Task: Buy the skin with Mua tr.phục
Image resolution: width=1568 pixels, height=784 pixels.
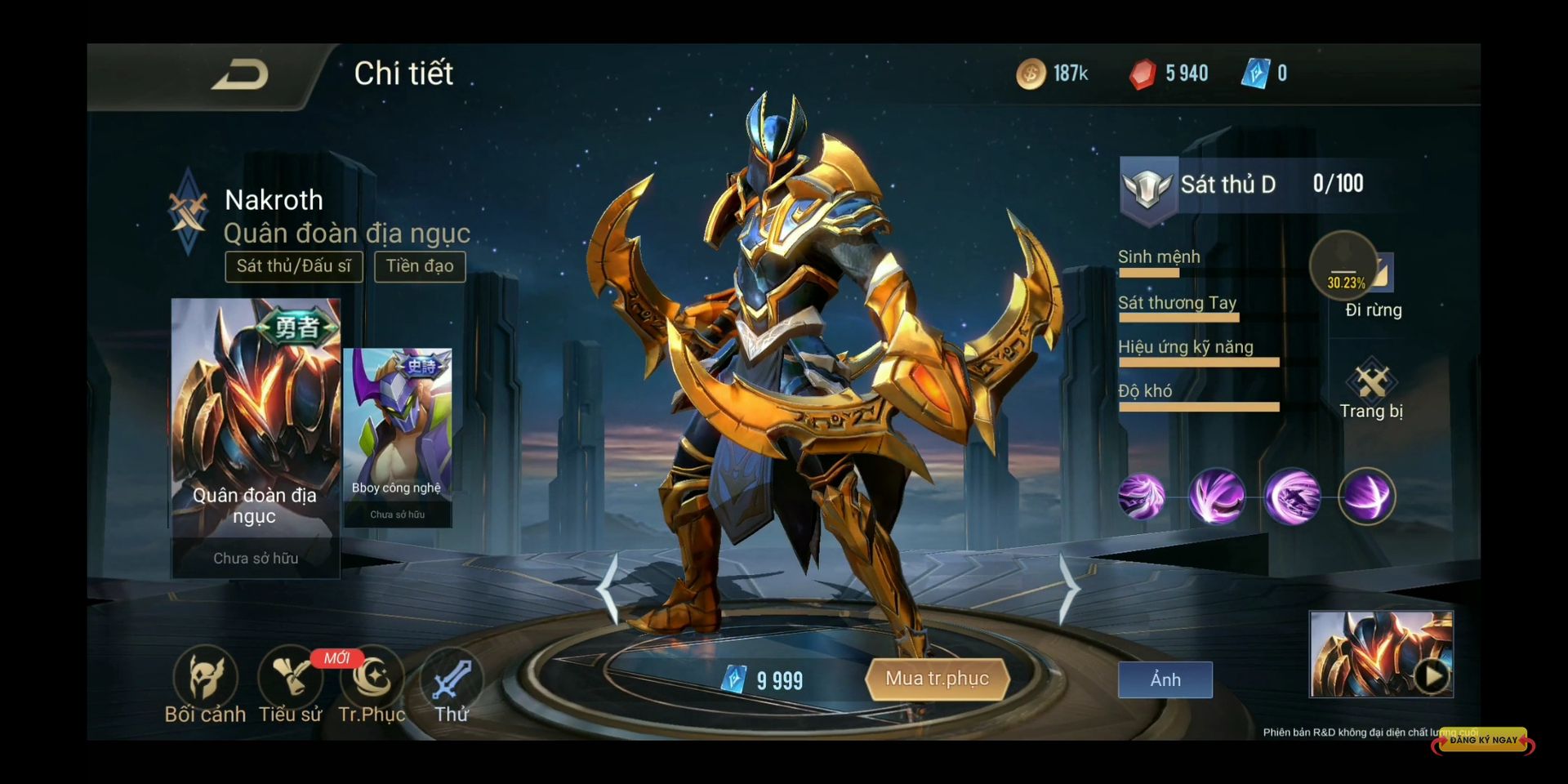Action: [x=937, y=679]
